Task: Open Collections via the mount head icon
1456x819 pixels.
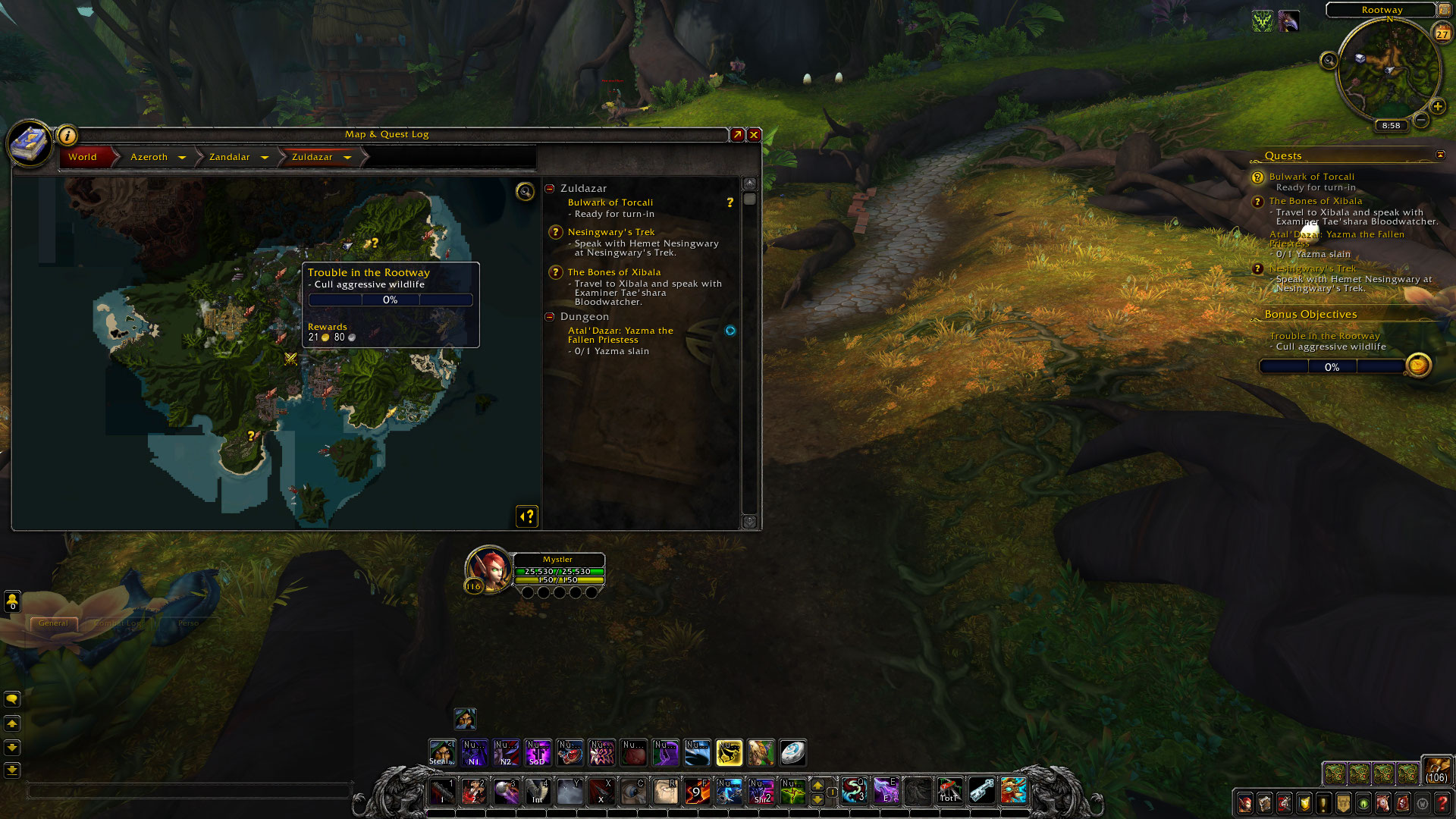Action: 1383,804
